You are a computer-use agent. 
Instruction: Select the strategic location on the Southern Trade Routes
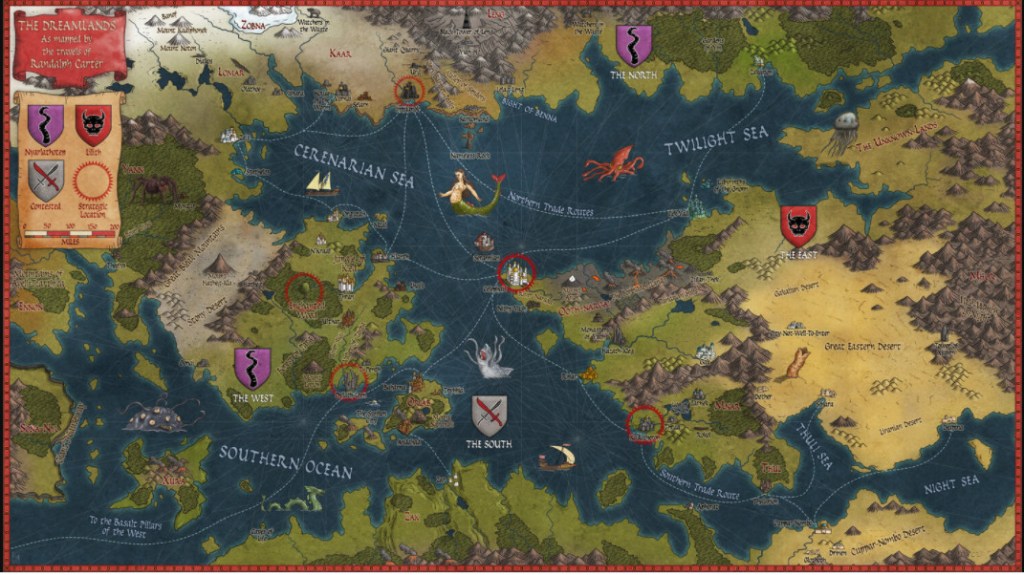point(645,425)
